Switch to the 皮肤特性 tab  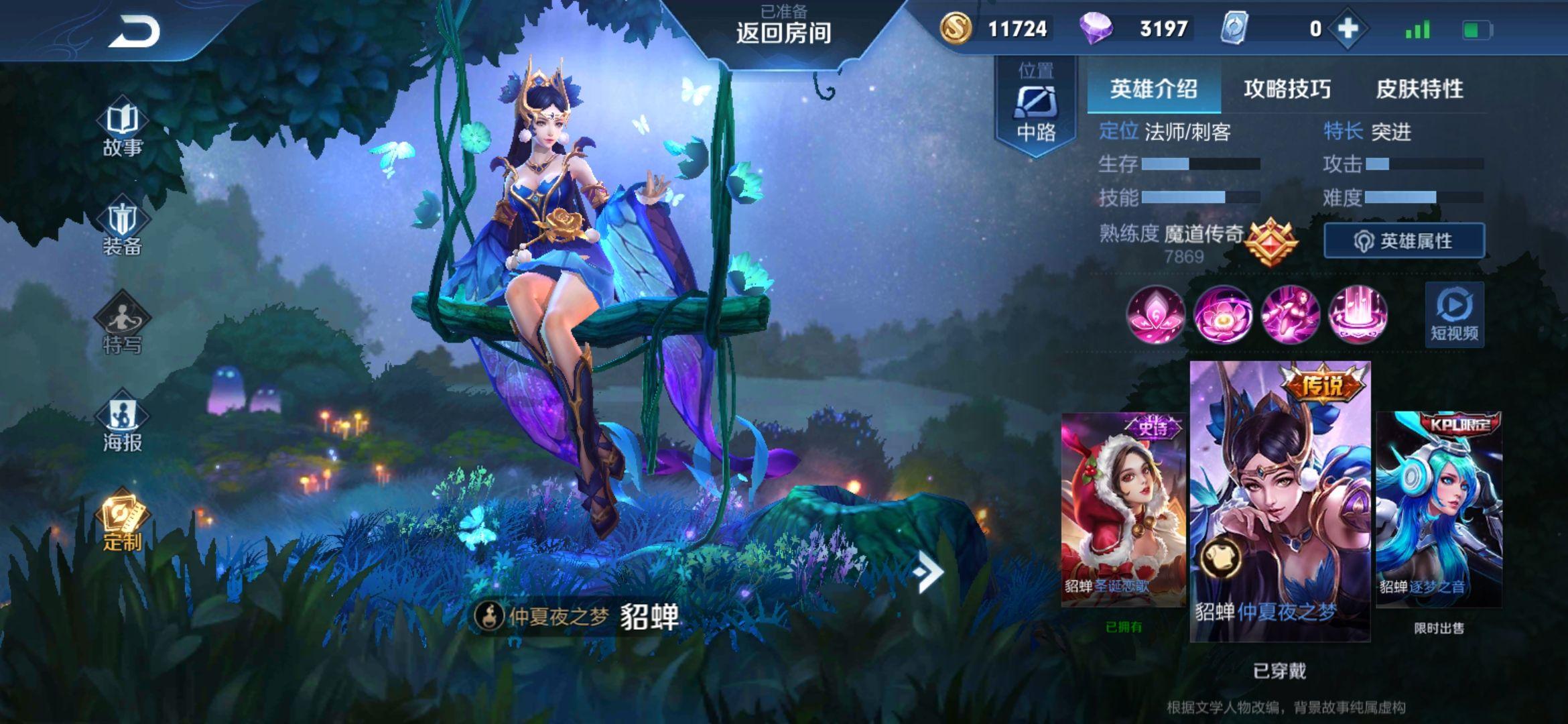click(x=1419, y=89)
